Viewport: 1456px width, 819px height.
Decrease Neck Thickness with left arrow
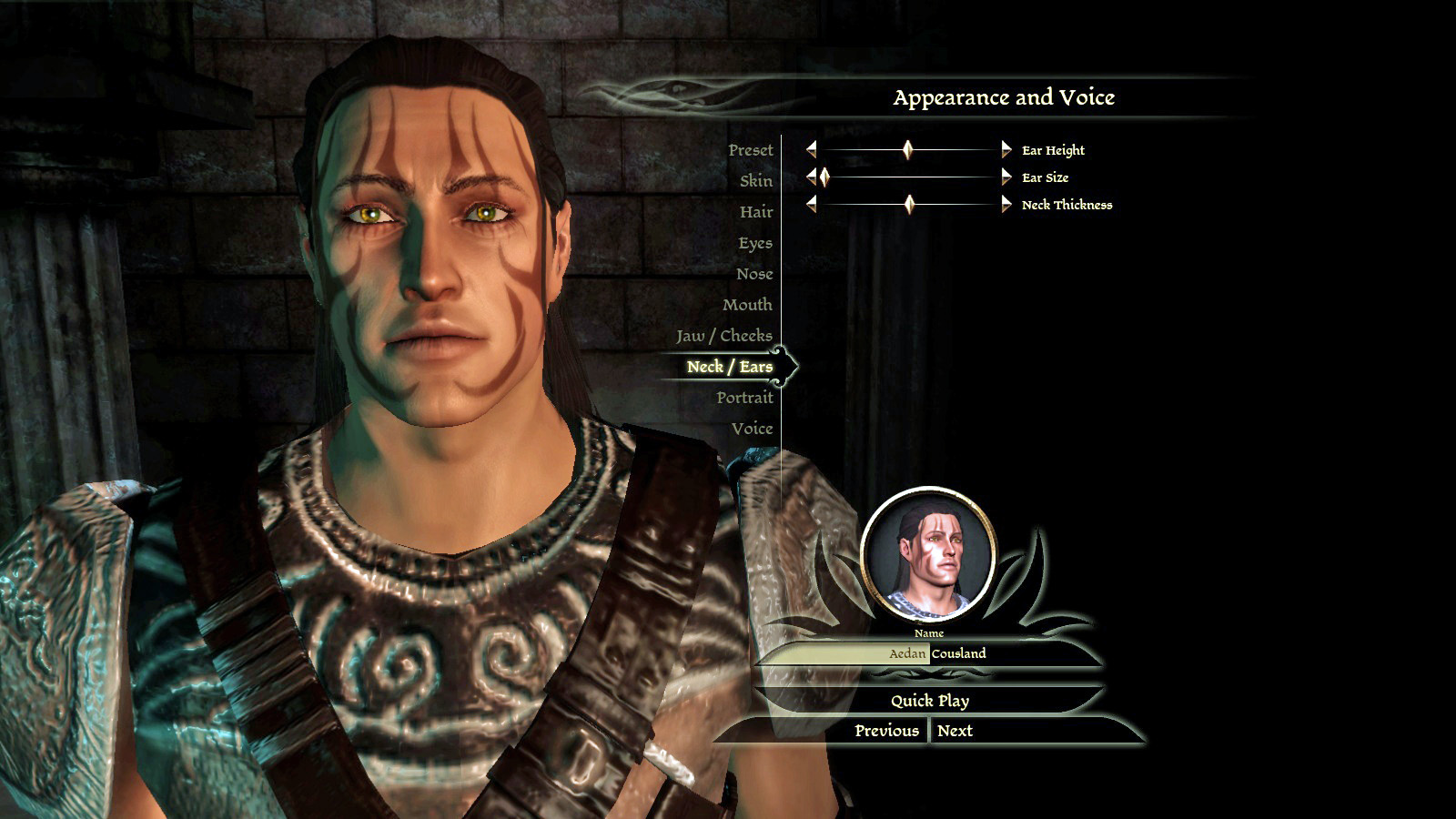pos(811,205)
